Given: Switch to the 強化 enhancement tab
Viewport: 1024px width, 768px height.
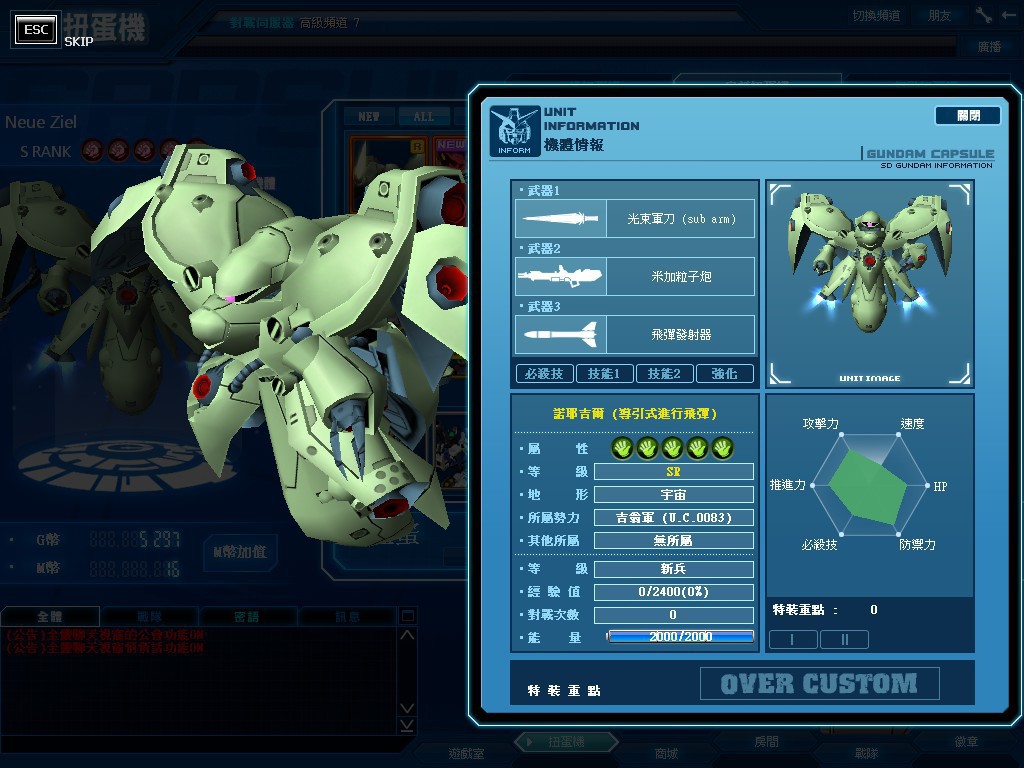Looking at the screenshot, I should click(x=724, y=374).
